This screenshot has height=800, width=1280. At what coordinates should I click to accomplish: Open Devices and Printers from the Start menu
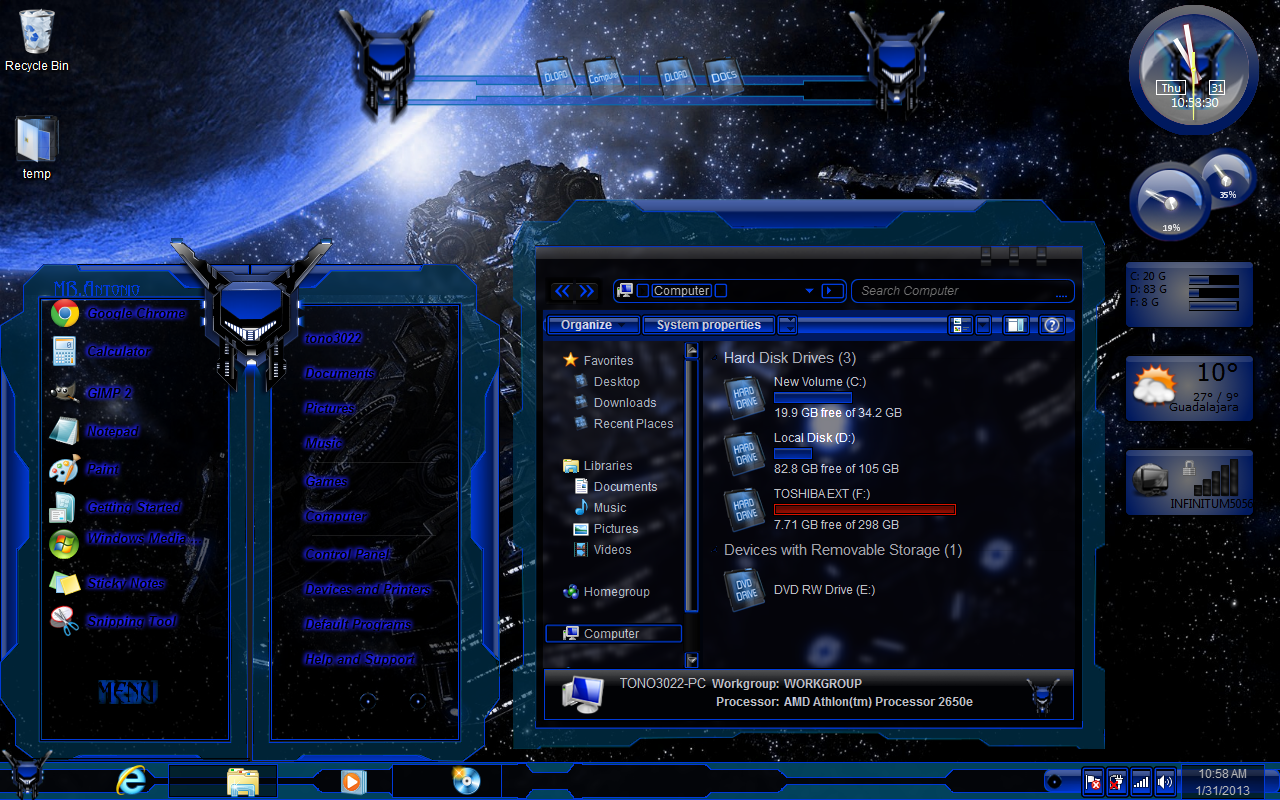tap(367, 590)
